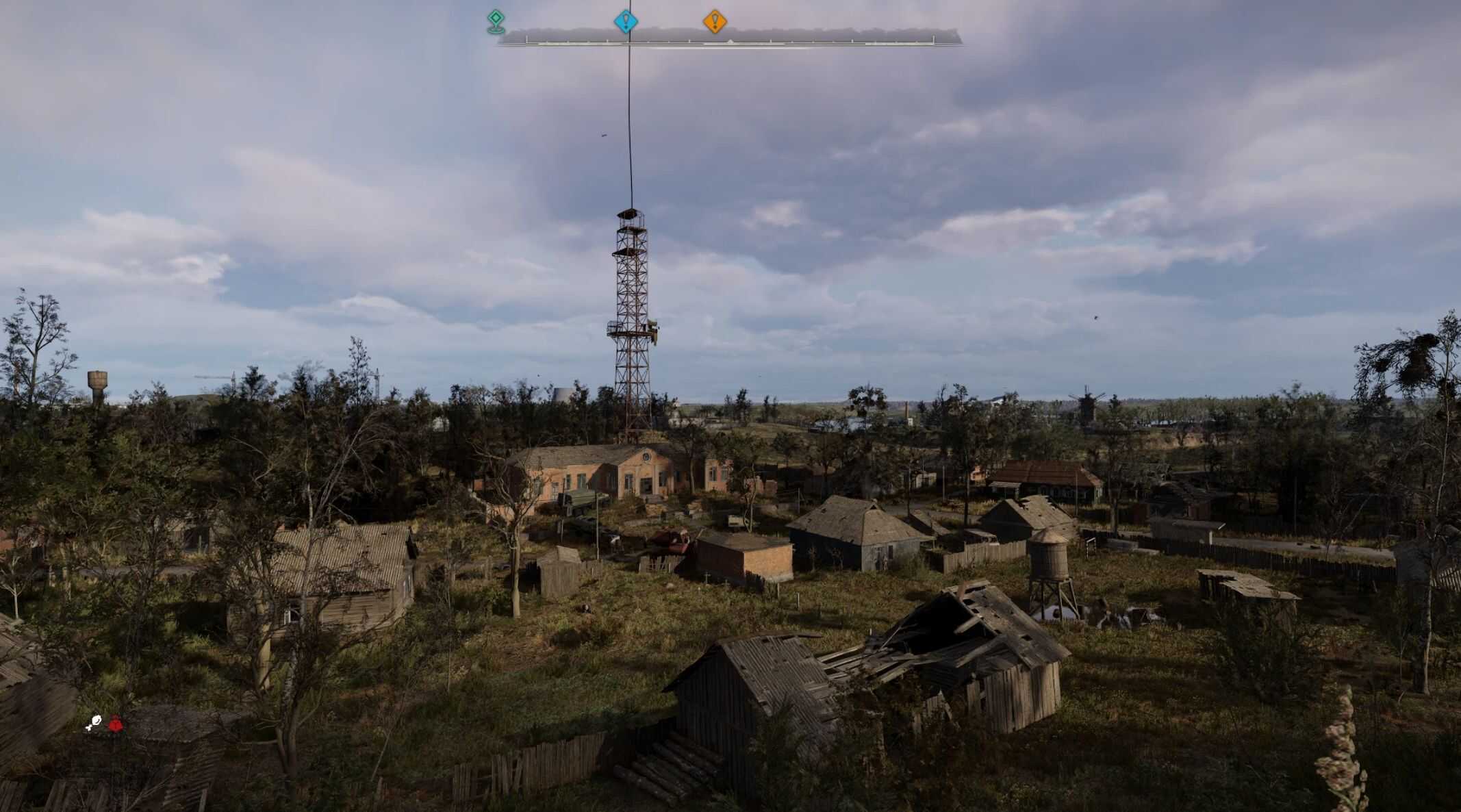
Task: Click the white status effect icon
Action: coord(95,723)
